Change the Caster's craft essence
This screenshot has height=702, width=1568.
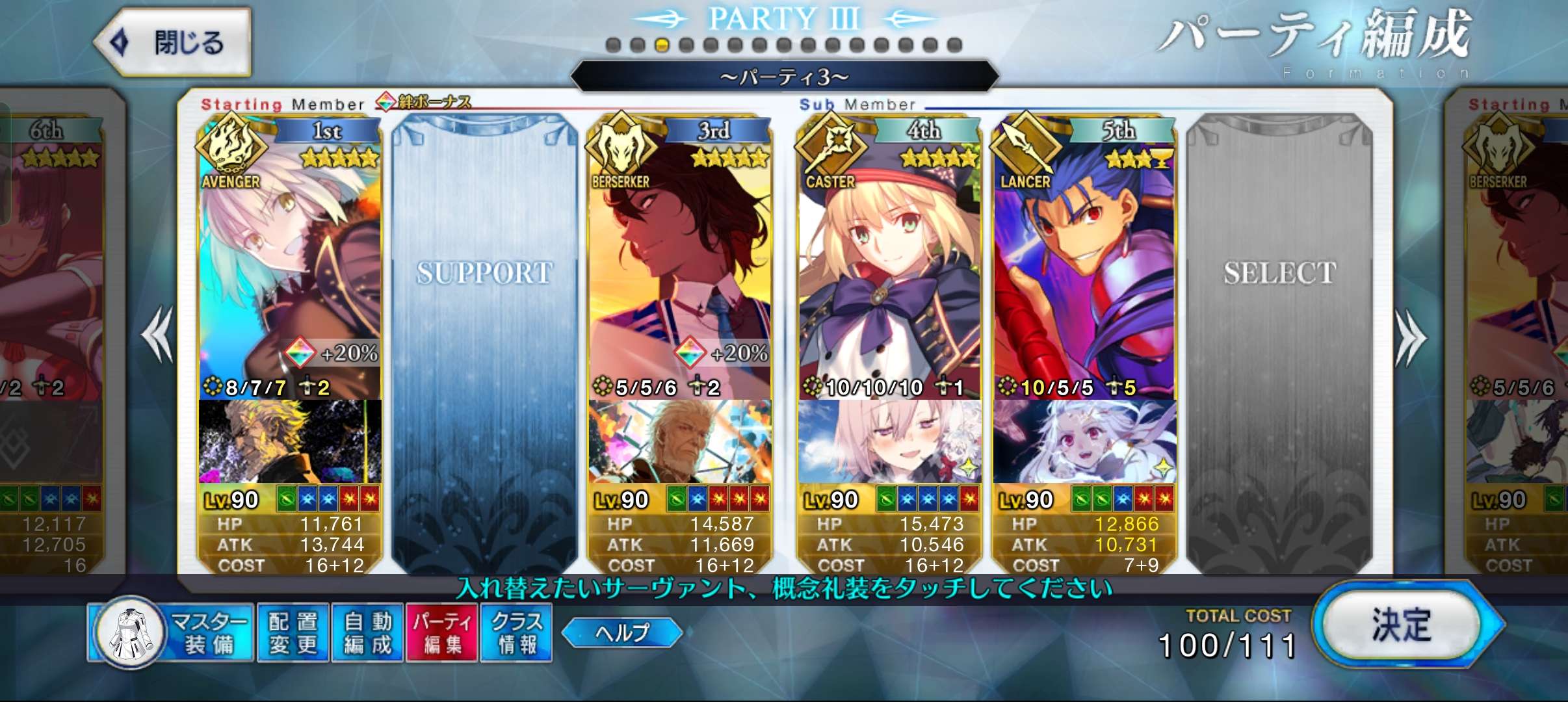point(889,442)
